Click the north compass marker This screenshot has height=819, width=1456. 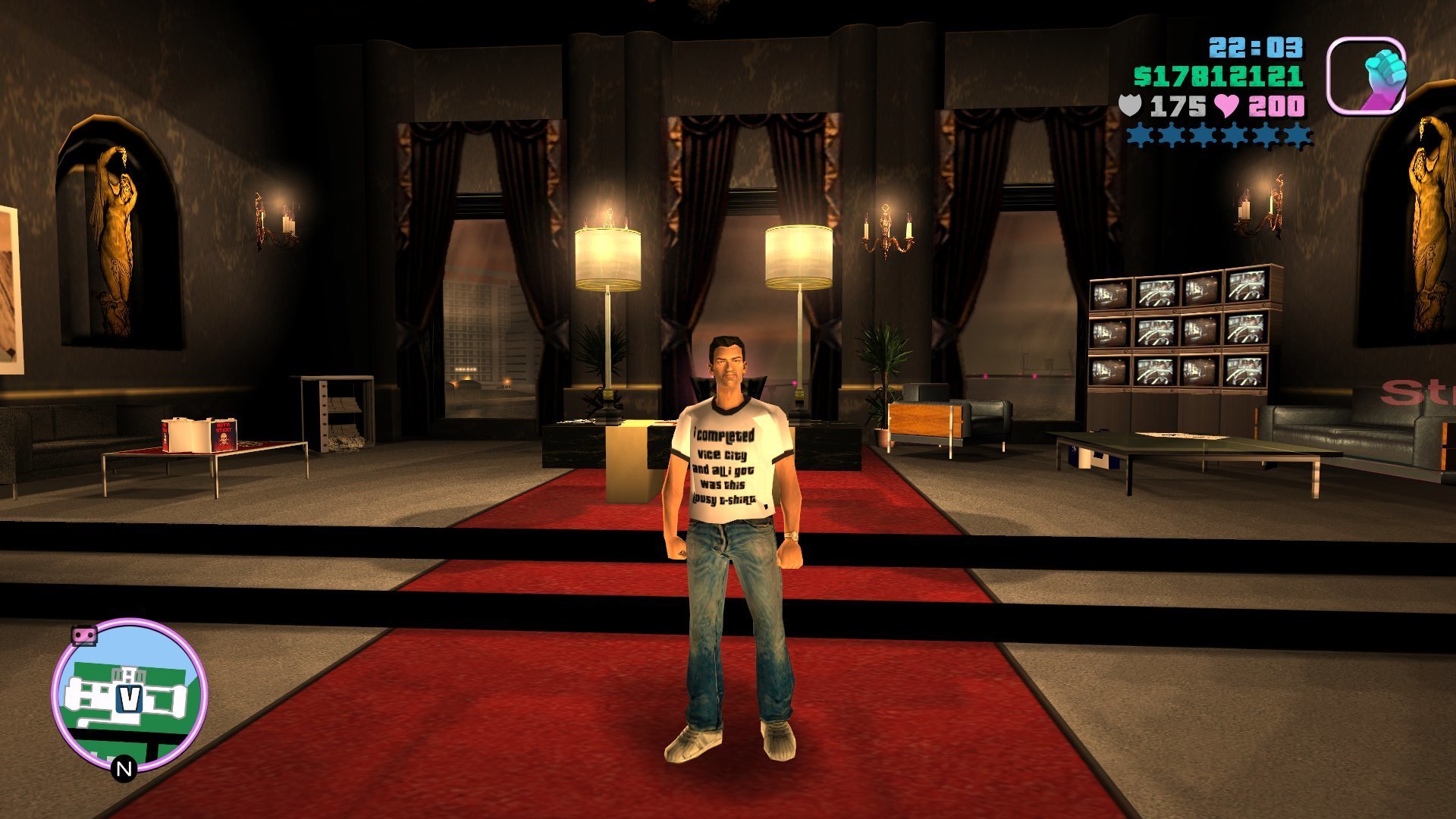(124, 769)
